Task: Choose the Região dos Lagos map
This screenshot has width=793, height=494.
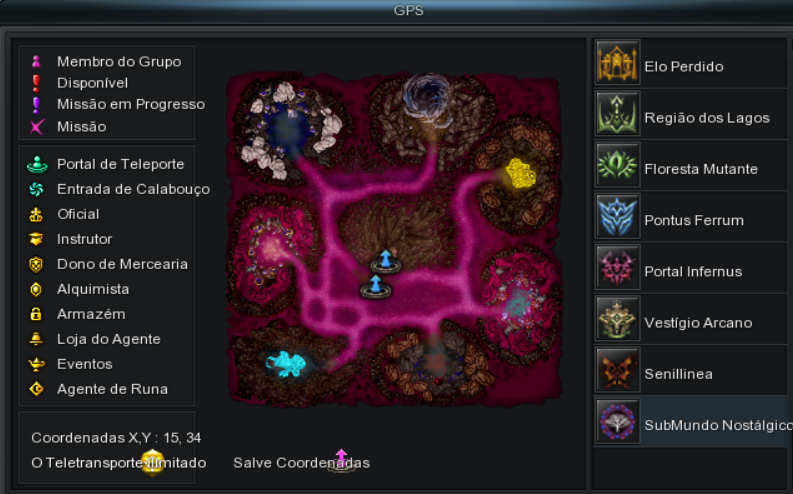Action: click(690, 117)
